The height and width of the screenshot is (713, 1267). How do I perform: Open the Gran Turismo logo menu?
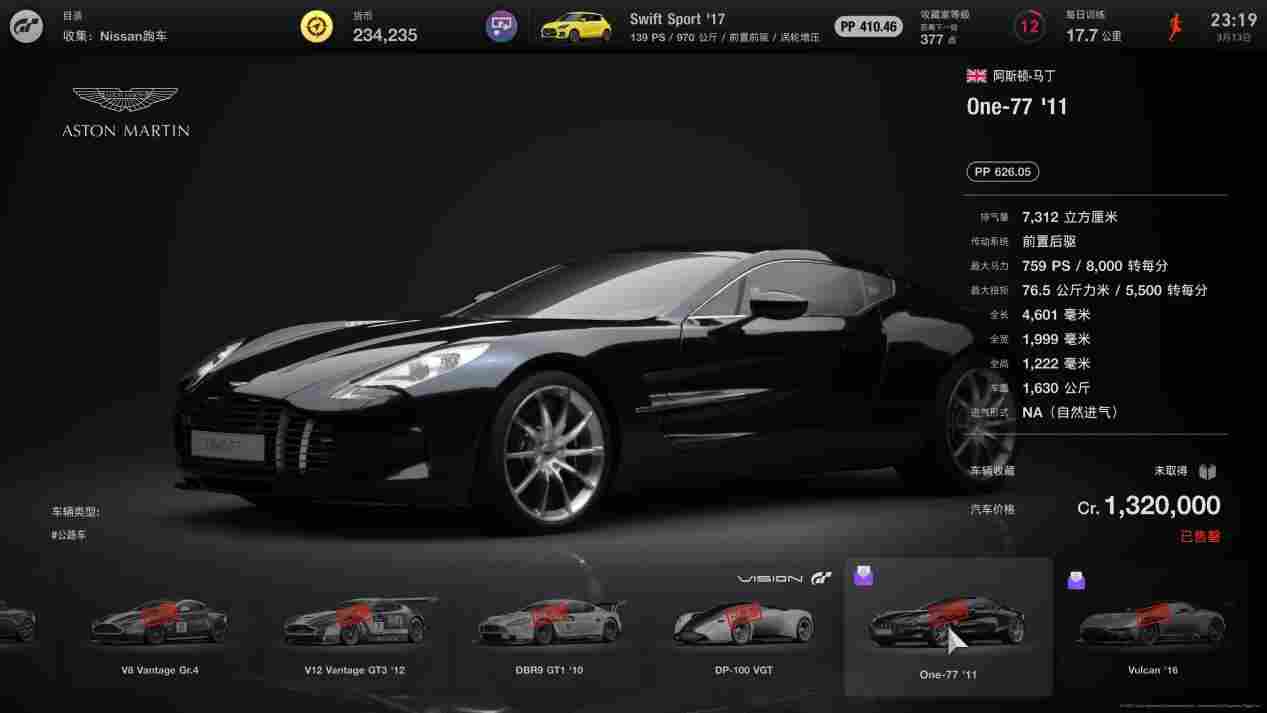pyautogui.click(x=27, y=26)
